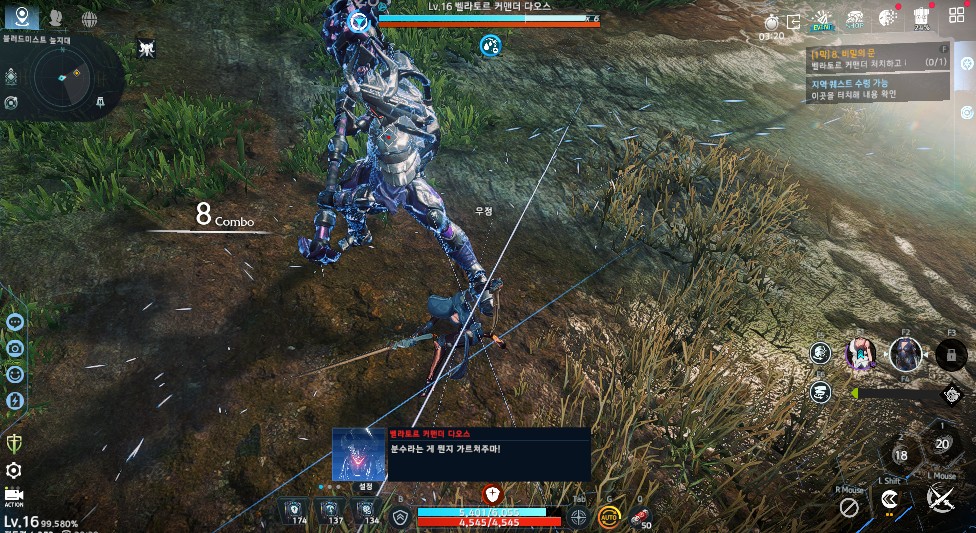The width and height of the screenshot is (976, 533).
Task: Toggle the AUTO battle button
Action: [608, 517]
